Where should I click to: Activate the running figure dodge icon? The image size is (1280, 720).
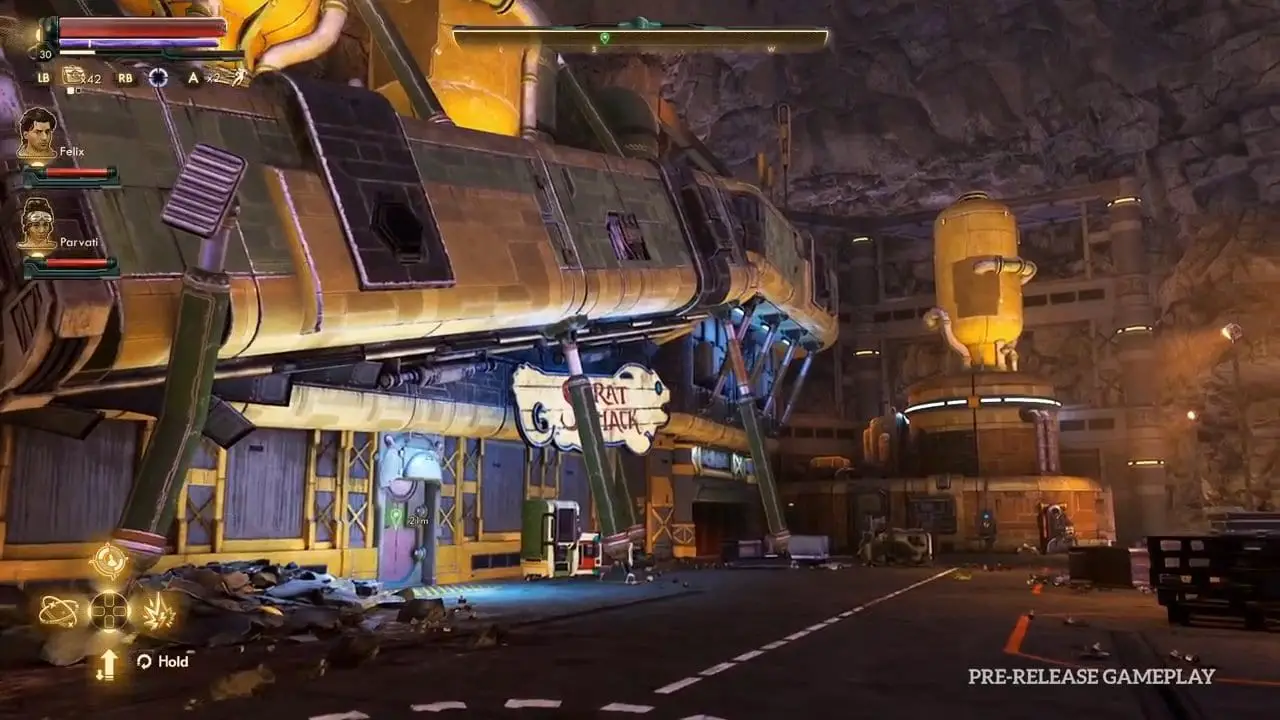click(x=239, y=77)
